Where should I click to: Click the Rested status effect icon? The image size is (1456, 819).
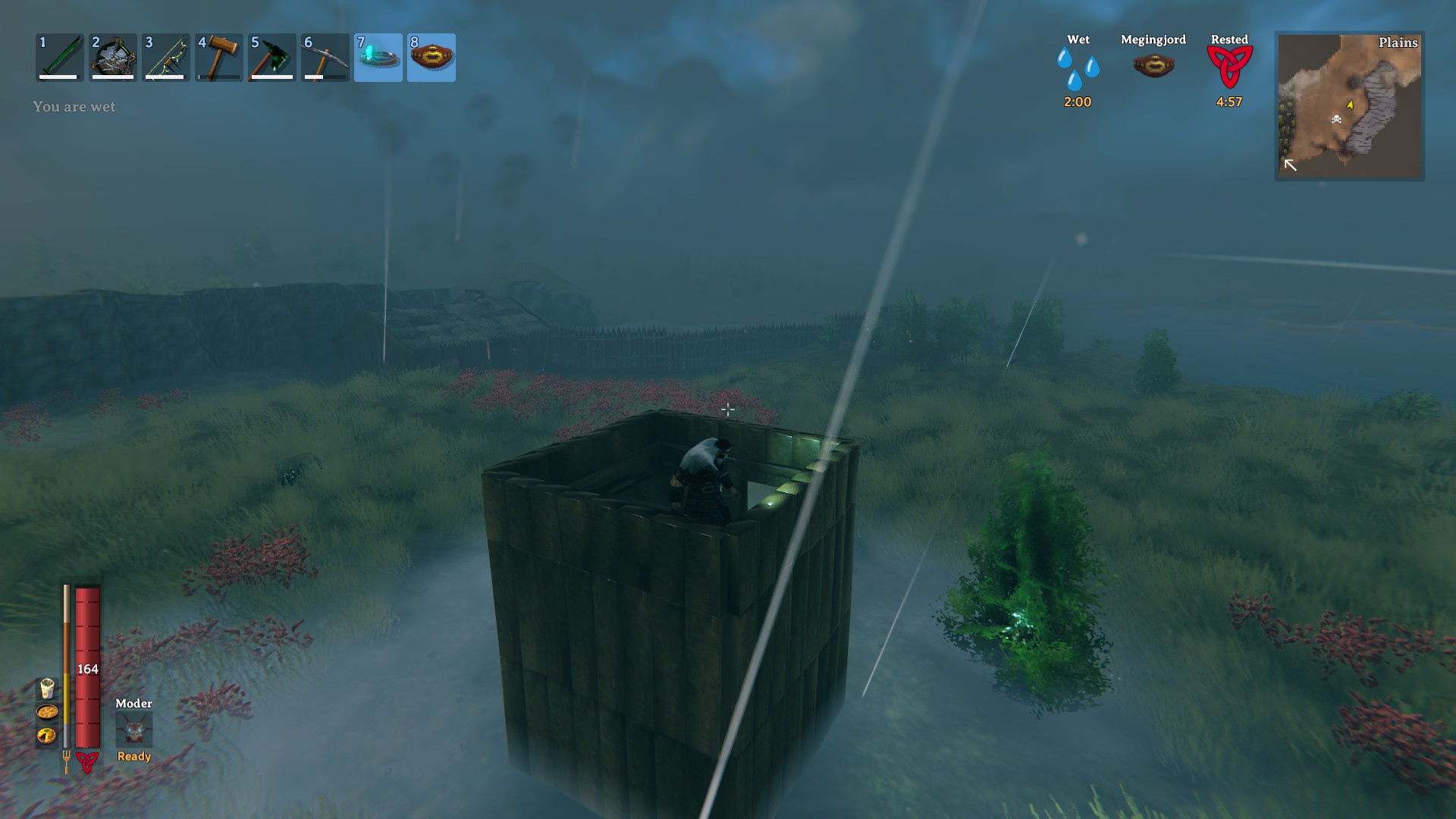(x=1229, y=67)
